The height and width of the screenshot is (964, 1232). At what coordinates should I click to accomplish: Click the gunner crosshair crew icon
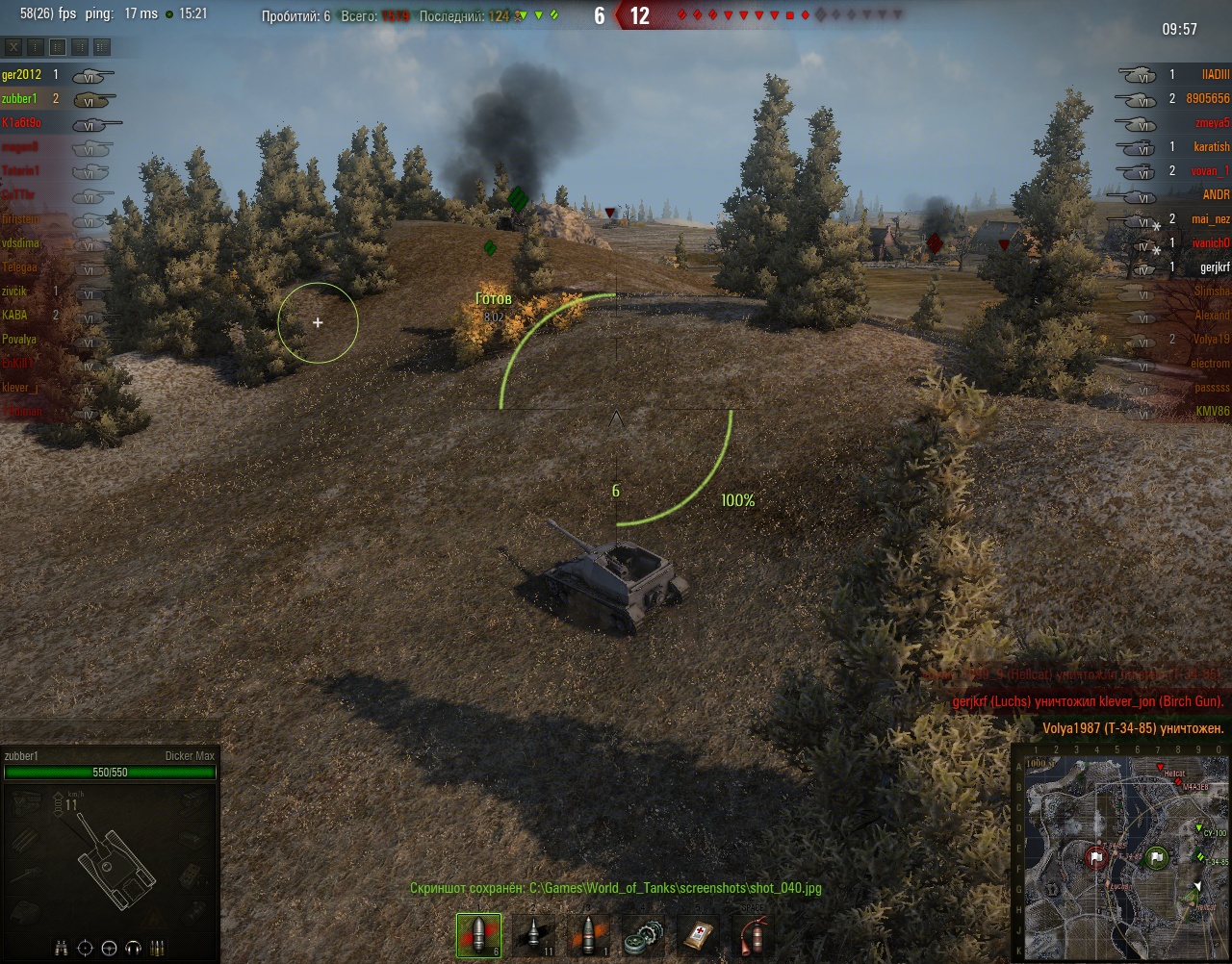tap(85, 948)
